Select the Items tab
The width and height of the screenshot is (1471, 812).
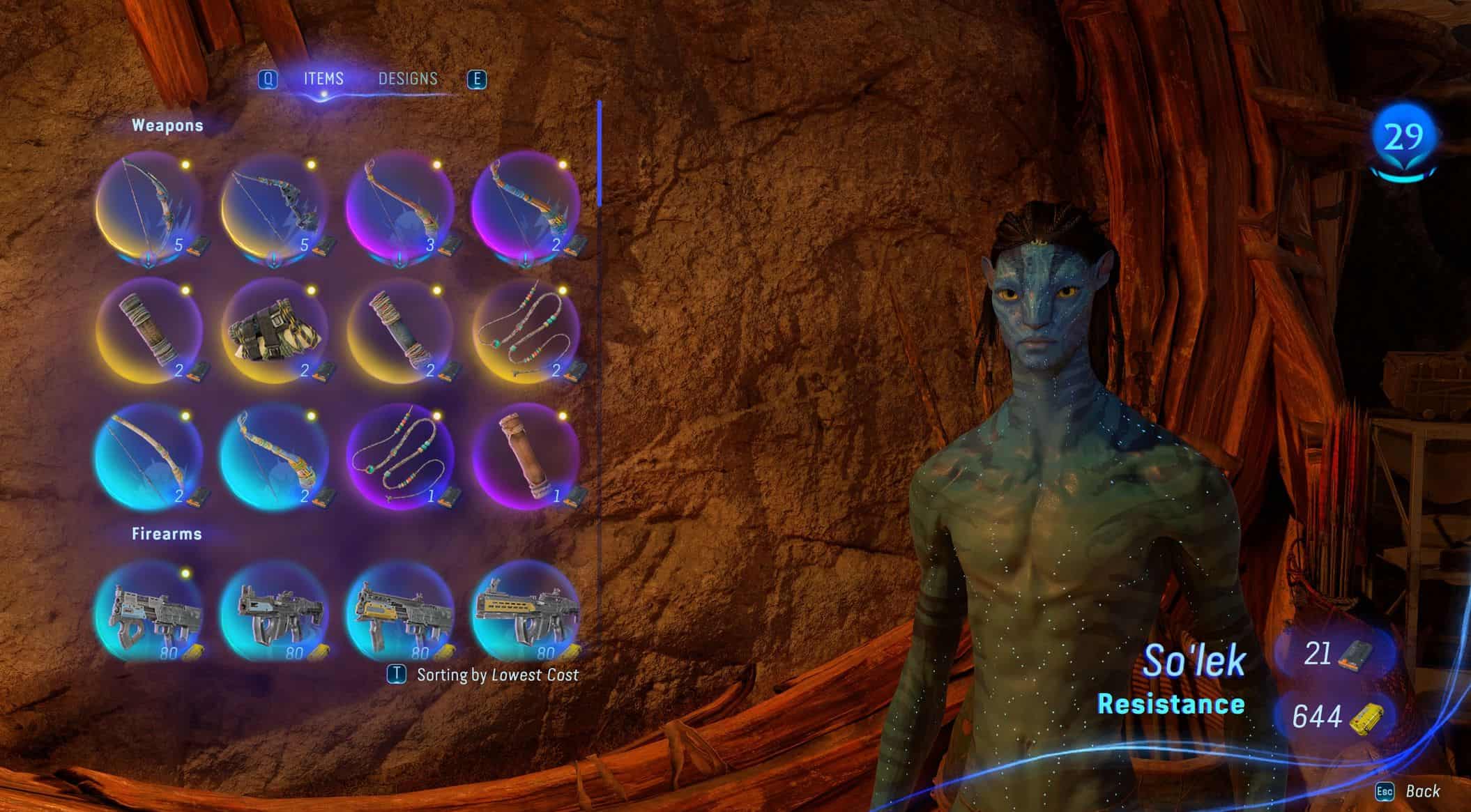click(x=323, y=79)
